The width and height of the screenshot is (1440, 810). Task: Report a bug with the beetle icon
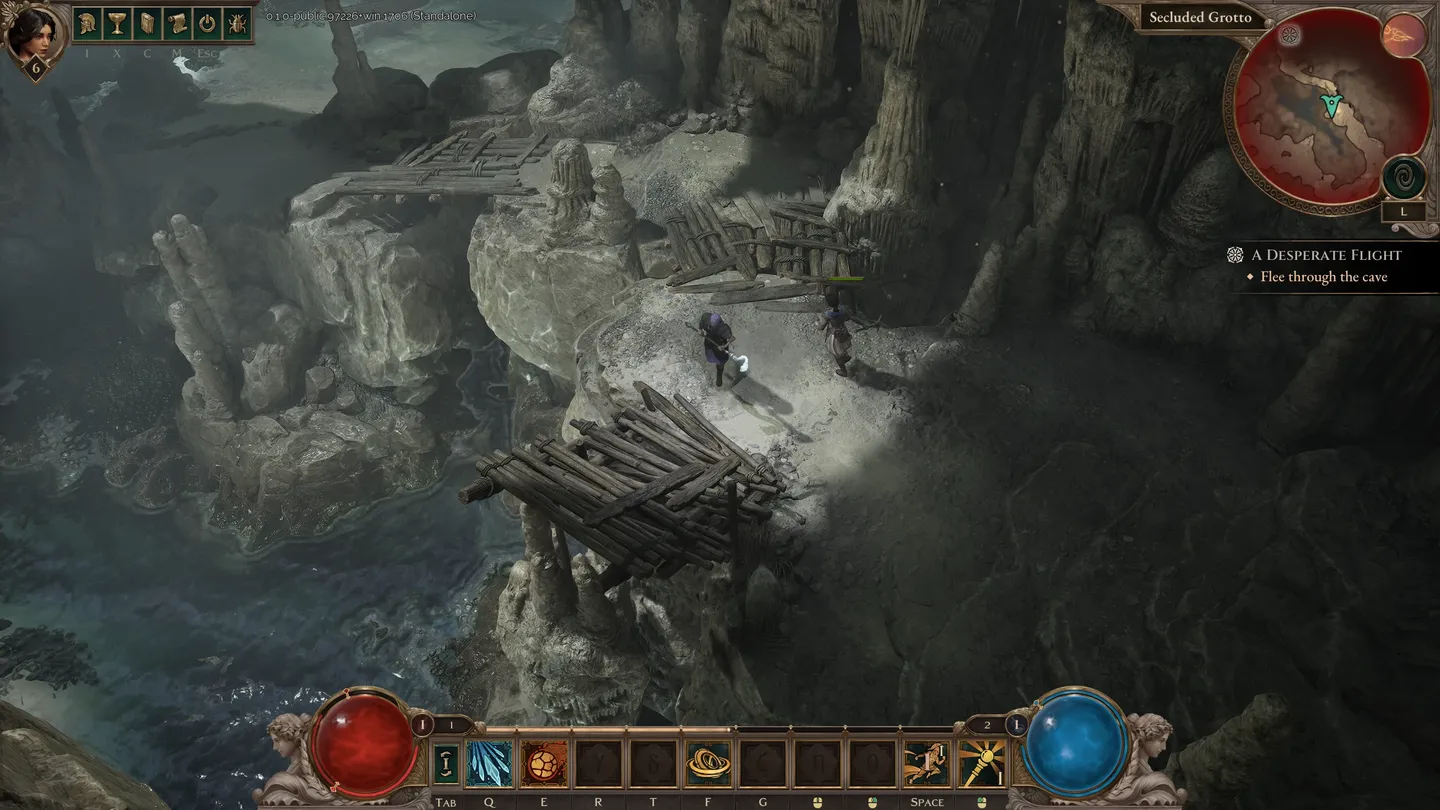tap(237, 24)
